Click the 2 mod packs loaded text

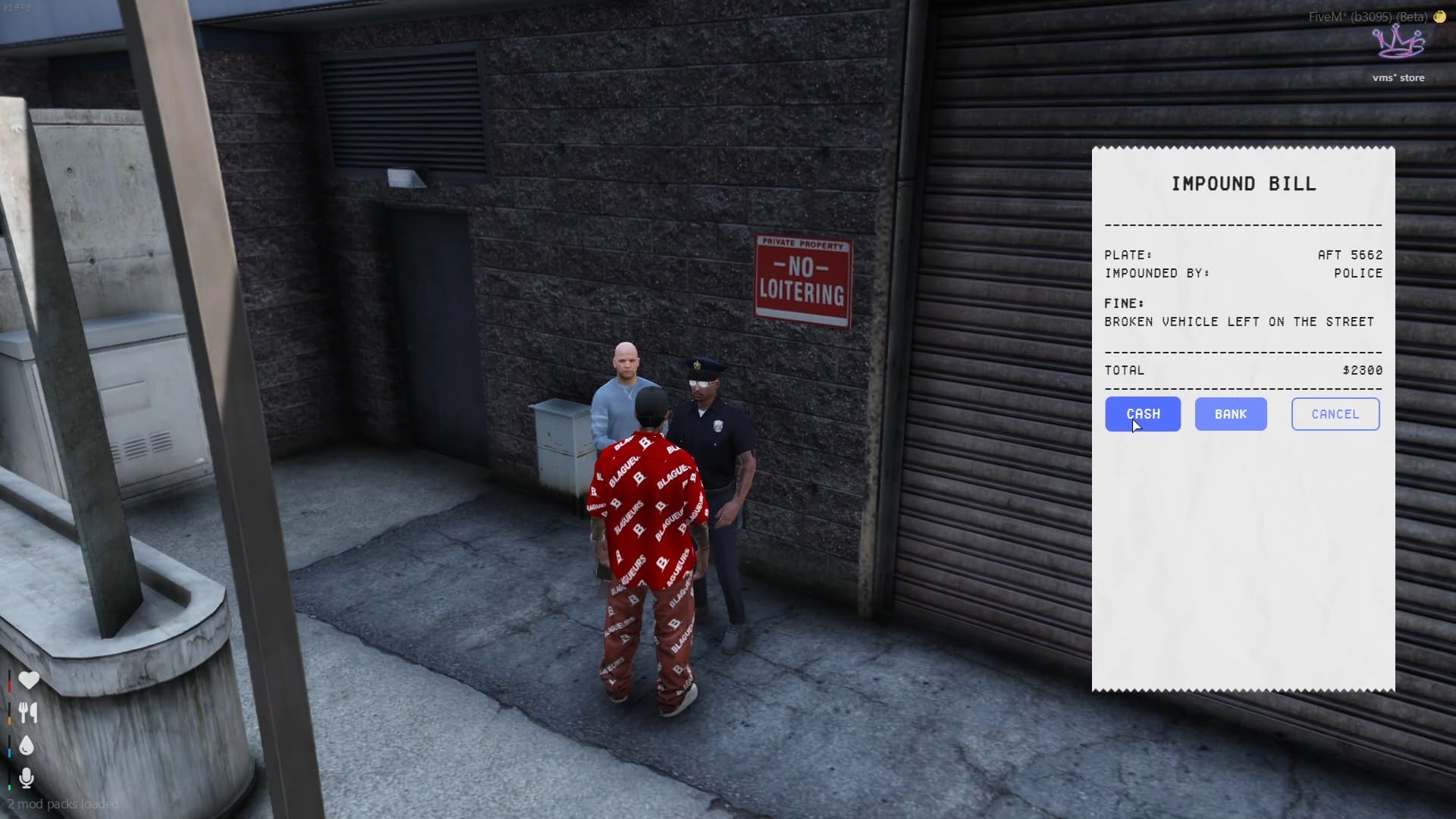[59, 804]
